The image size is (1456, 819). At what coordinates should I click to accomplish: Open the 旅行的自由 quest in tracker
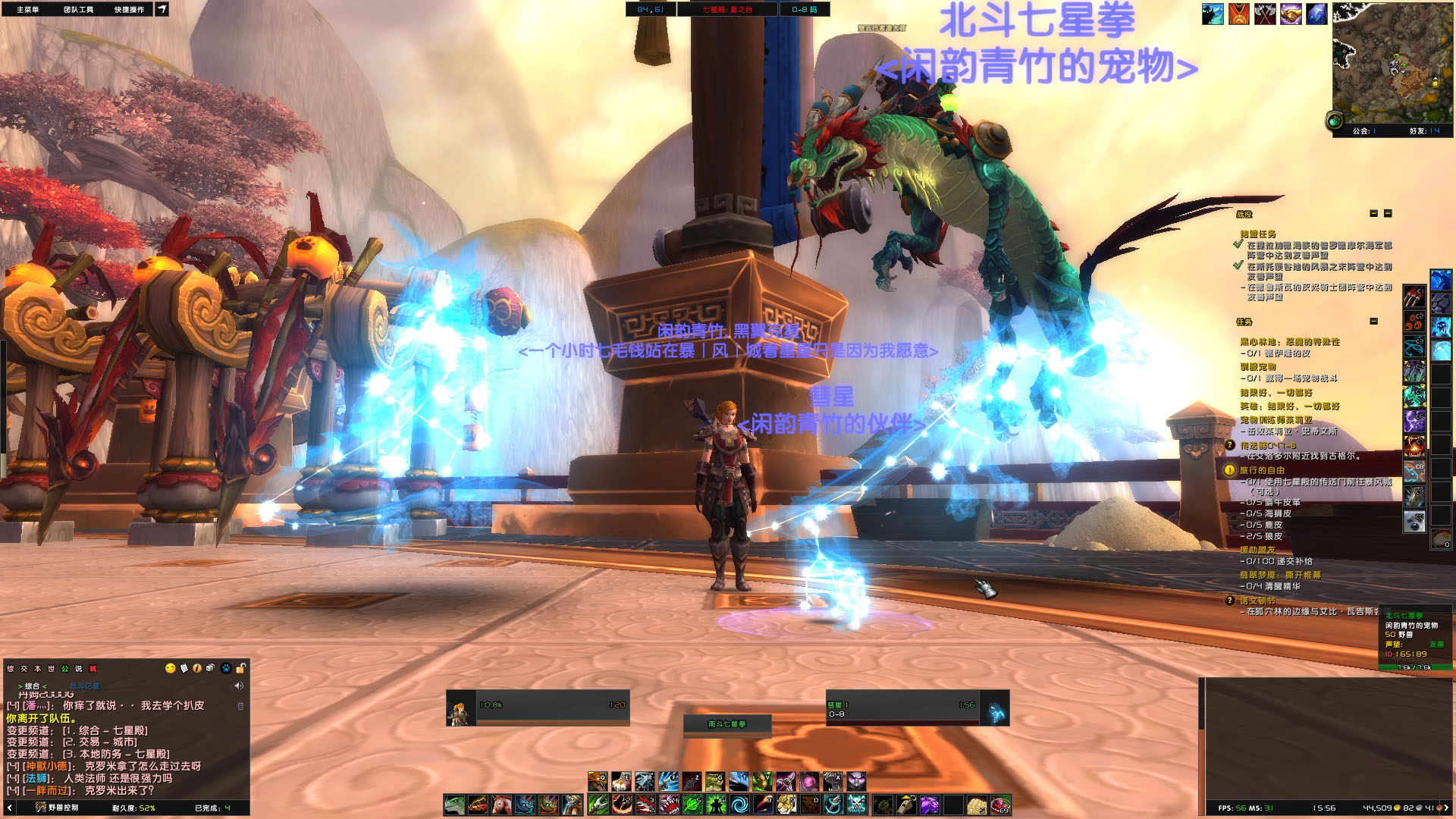(1262, 470)
